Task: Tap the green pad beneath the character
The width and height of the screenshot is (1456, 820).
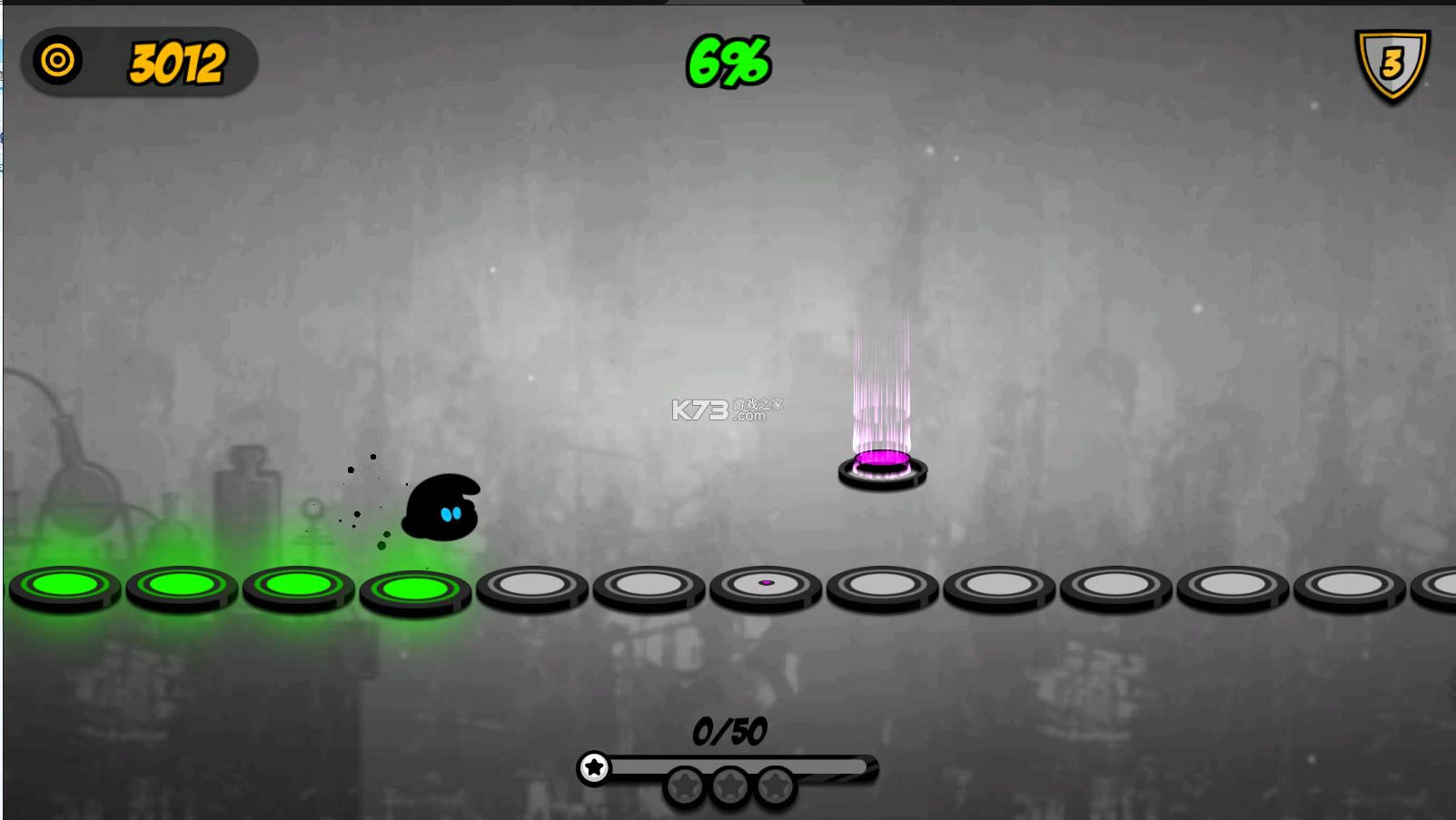Action: point(414,590)
